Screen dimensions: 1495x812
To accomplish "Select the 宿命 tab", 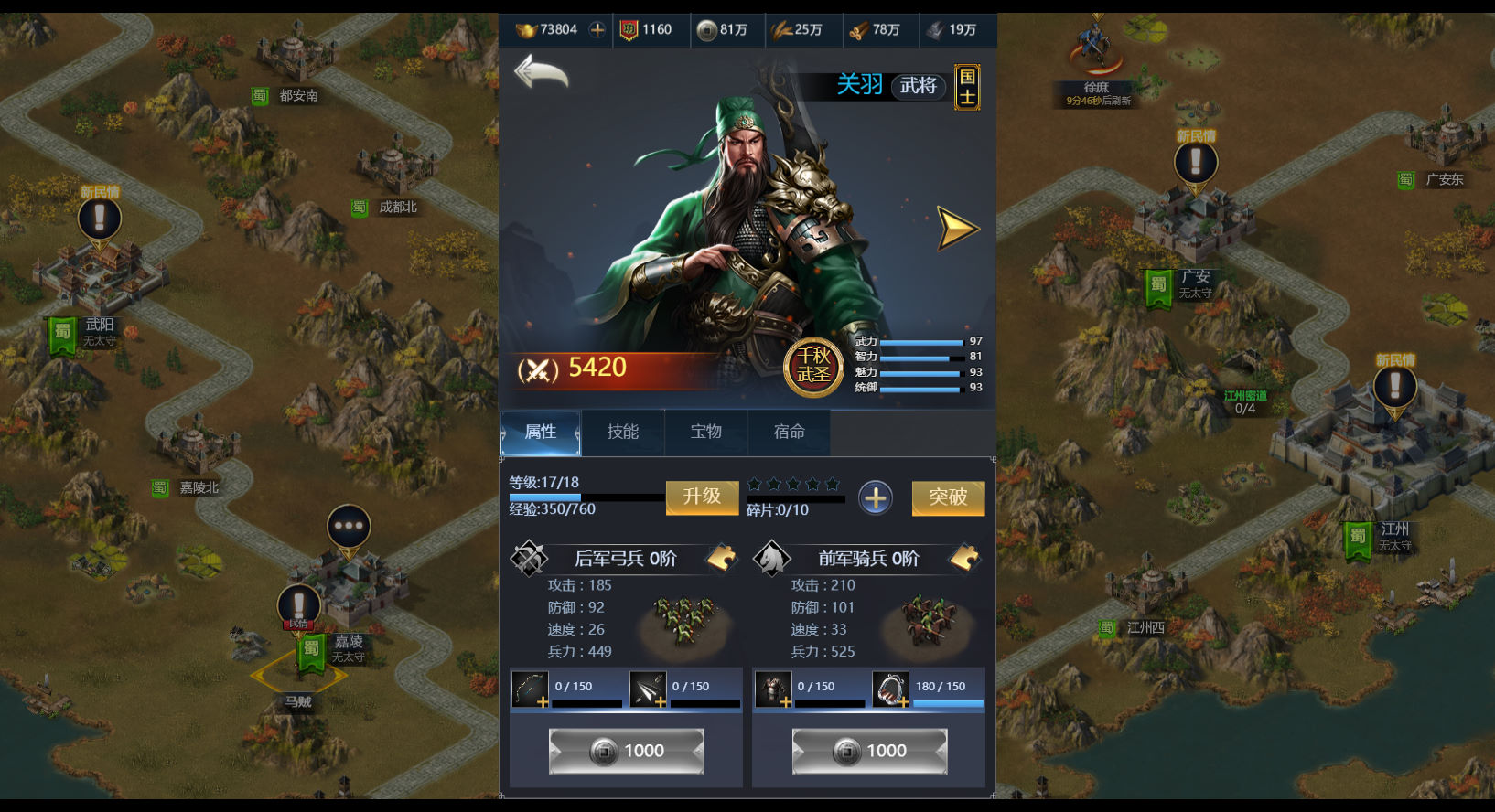I will tap(789, 432).
